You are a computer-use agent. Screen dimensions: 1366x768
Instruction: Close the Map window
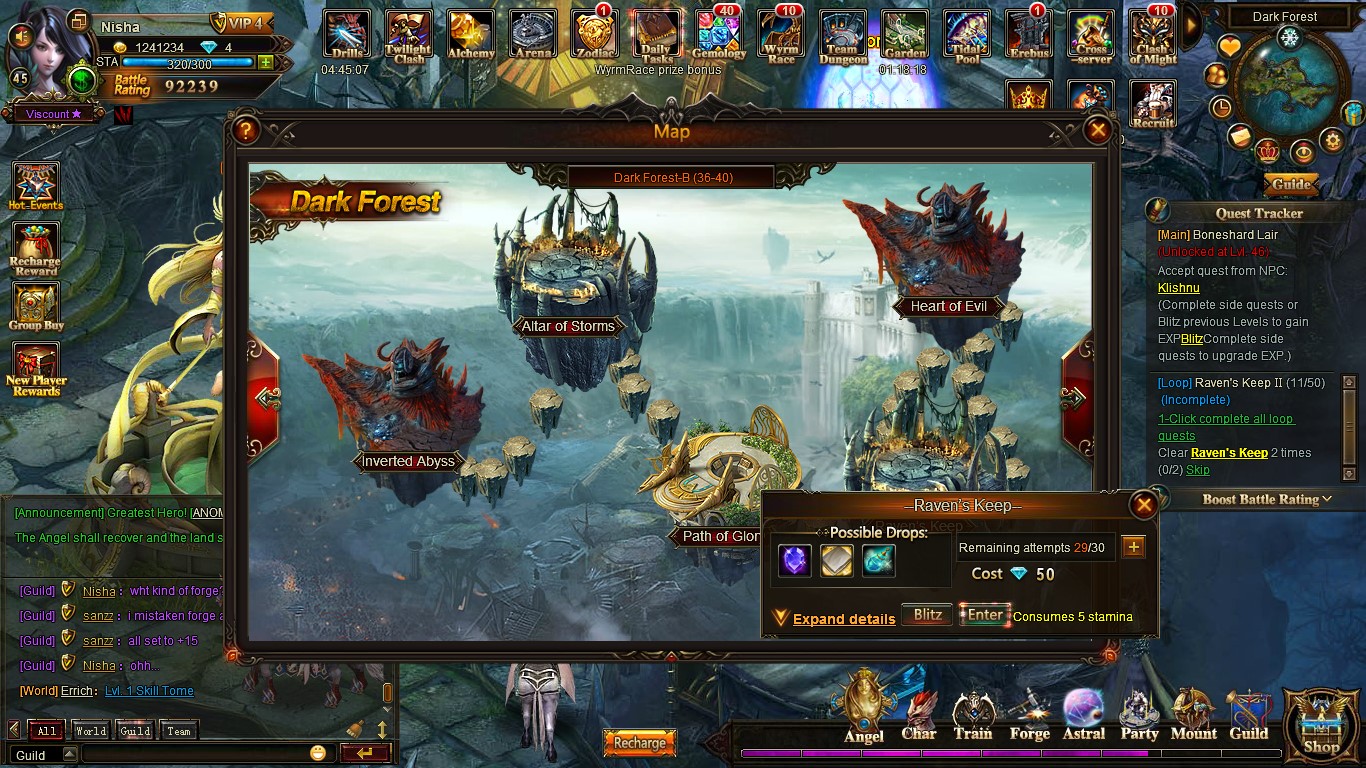pos(1098,130)
